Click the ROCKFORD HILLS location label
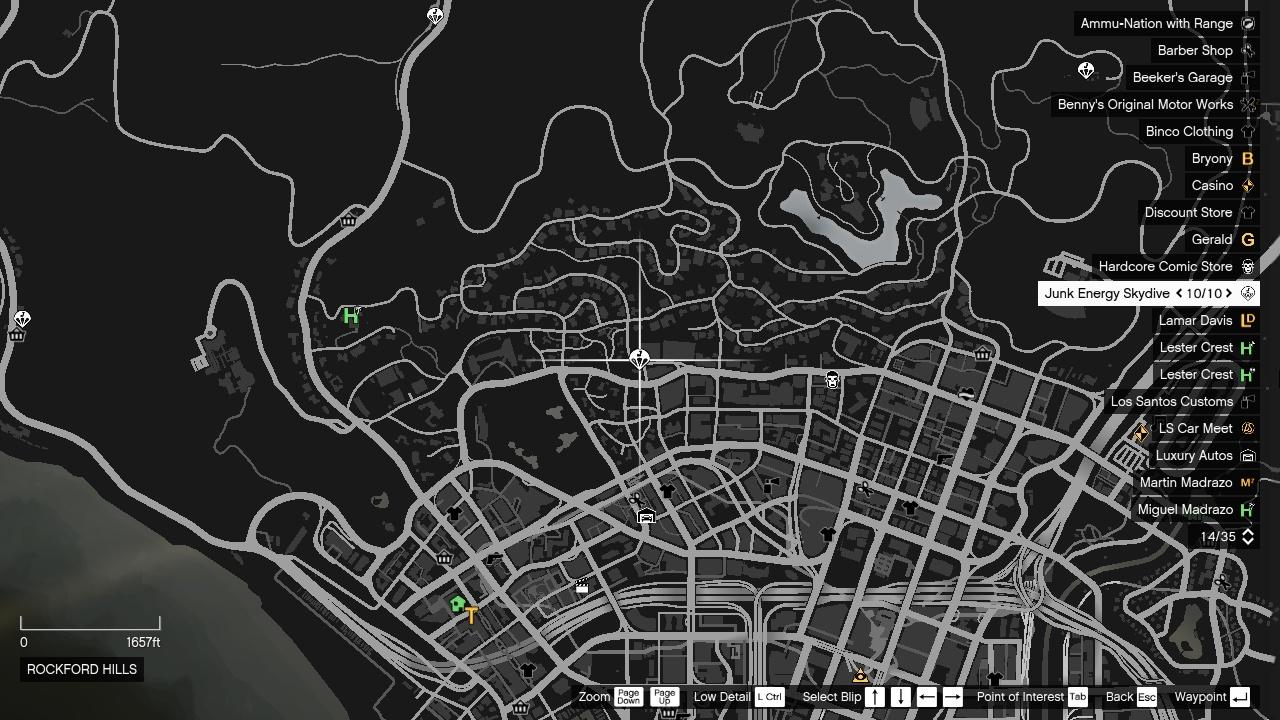This screenshot has height=720, width=1280. [81, 669]
